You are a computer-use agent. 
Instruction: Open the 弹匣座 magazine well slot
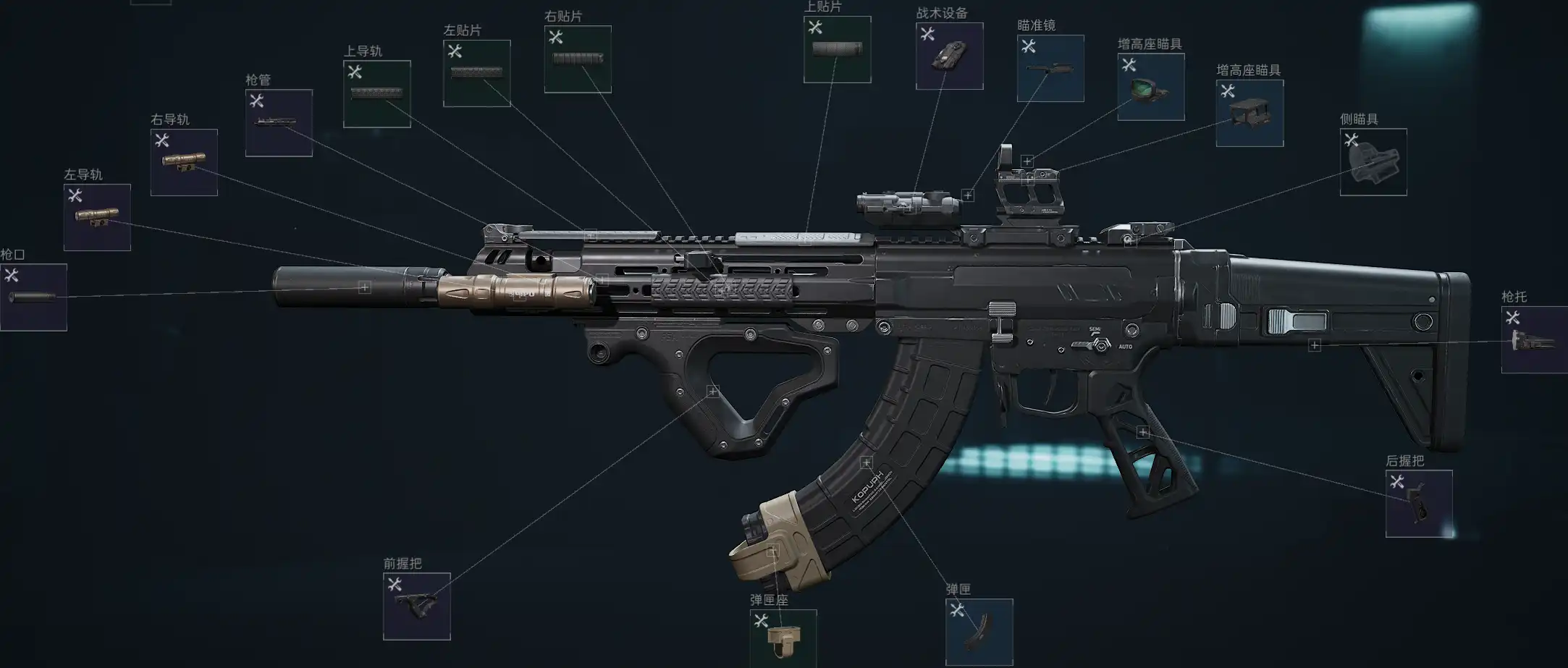click(783, 638)
